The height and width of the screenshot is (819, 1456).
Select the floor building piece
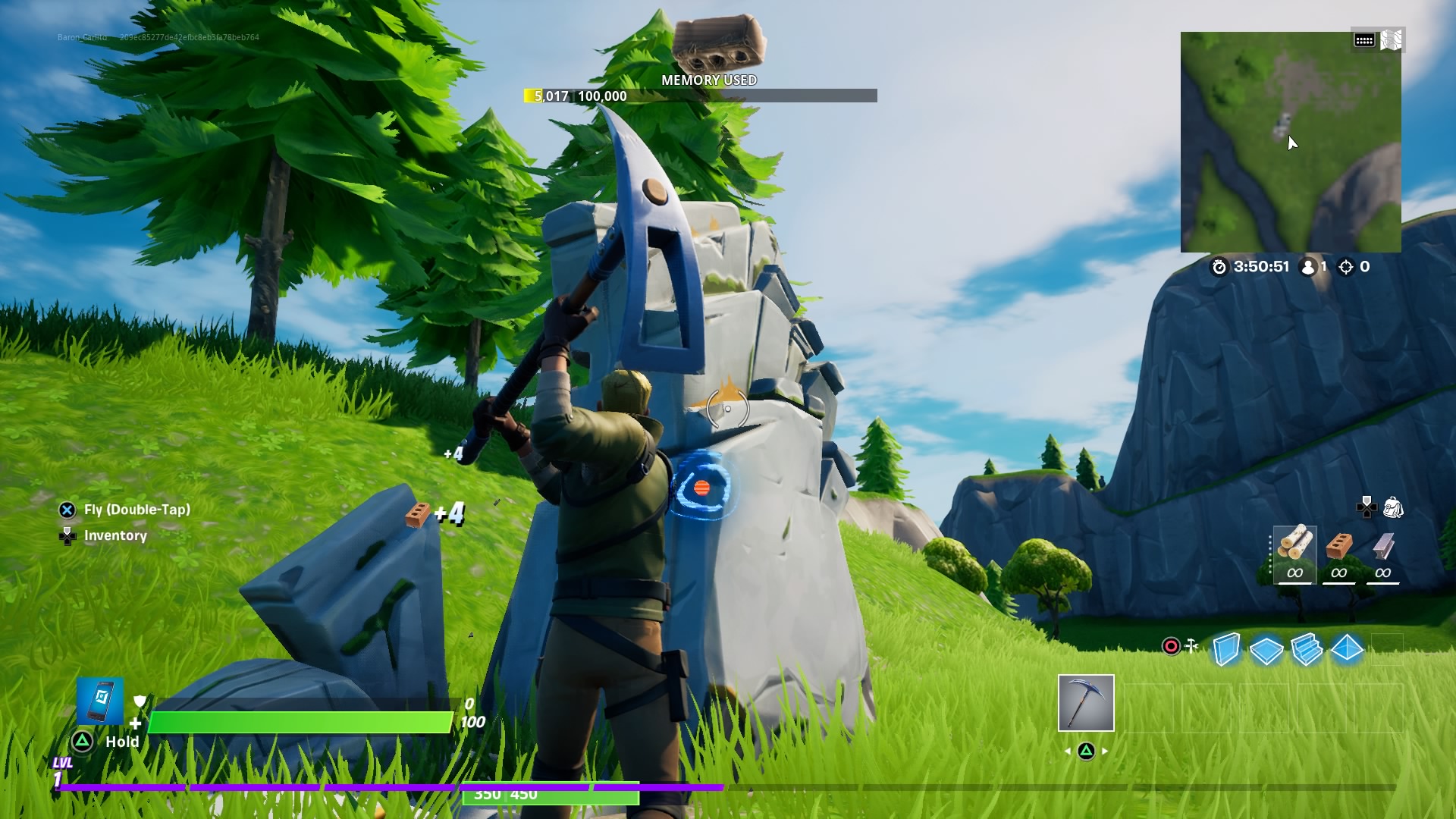pyautogui.click(x=1266, y=649)
